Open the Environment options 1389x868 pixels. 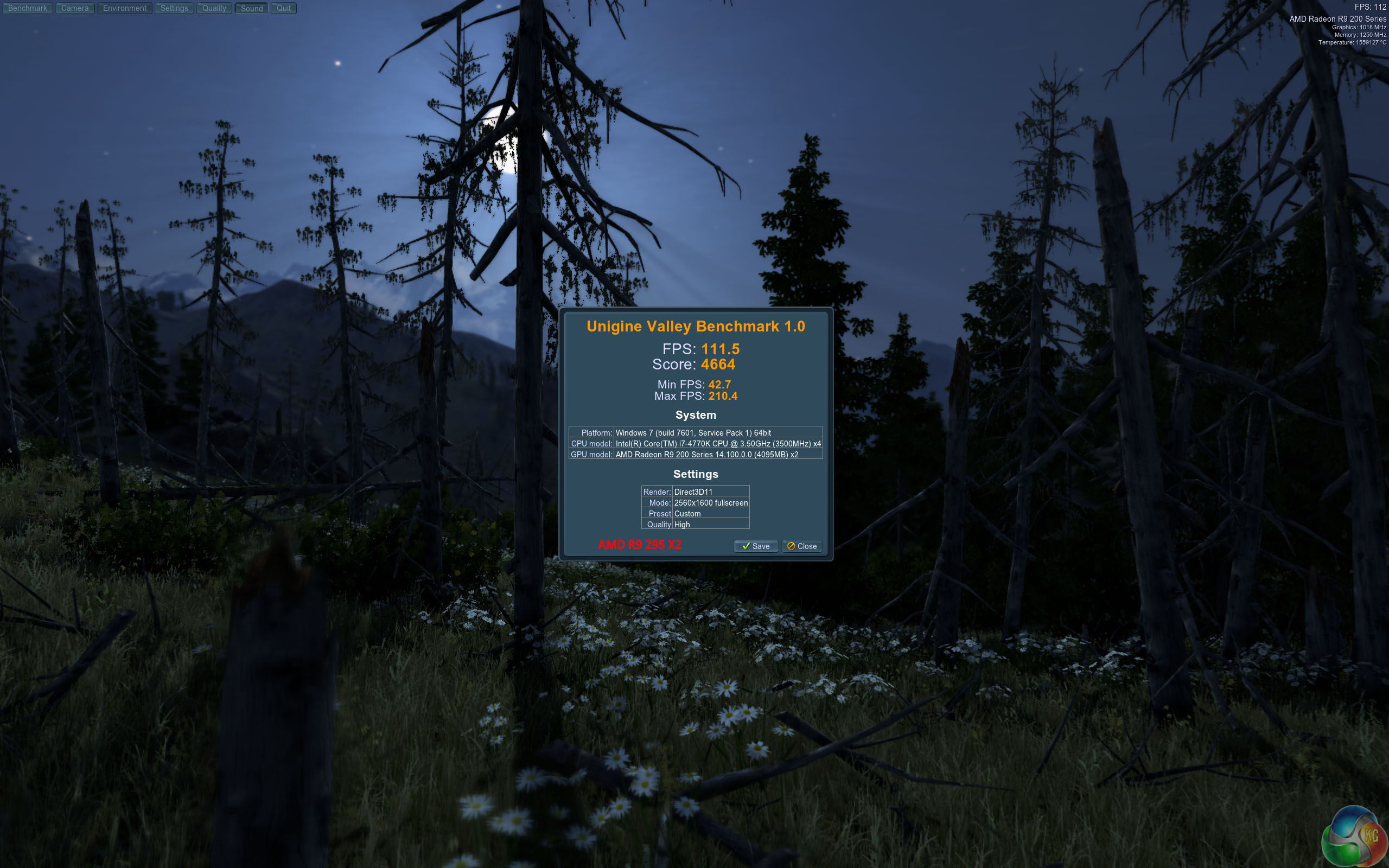pyautogui.click(x=125, y=8)
